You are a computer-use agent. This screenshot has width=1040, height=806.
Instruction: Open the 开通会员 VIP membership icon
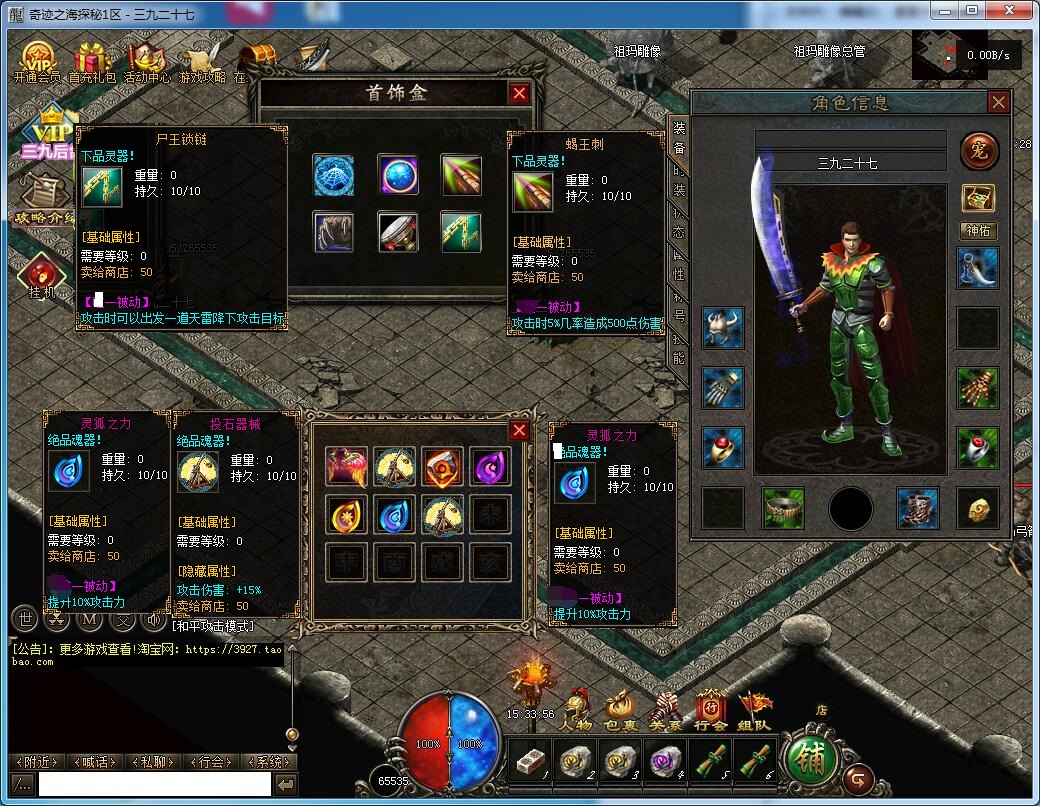[x=38, y=62]
